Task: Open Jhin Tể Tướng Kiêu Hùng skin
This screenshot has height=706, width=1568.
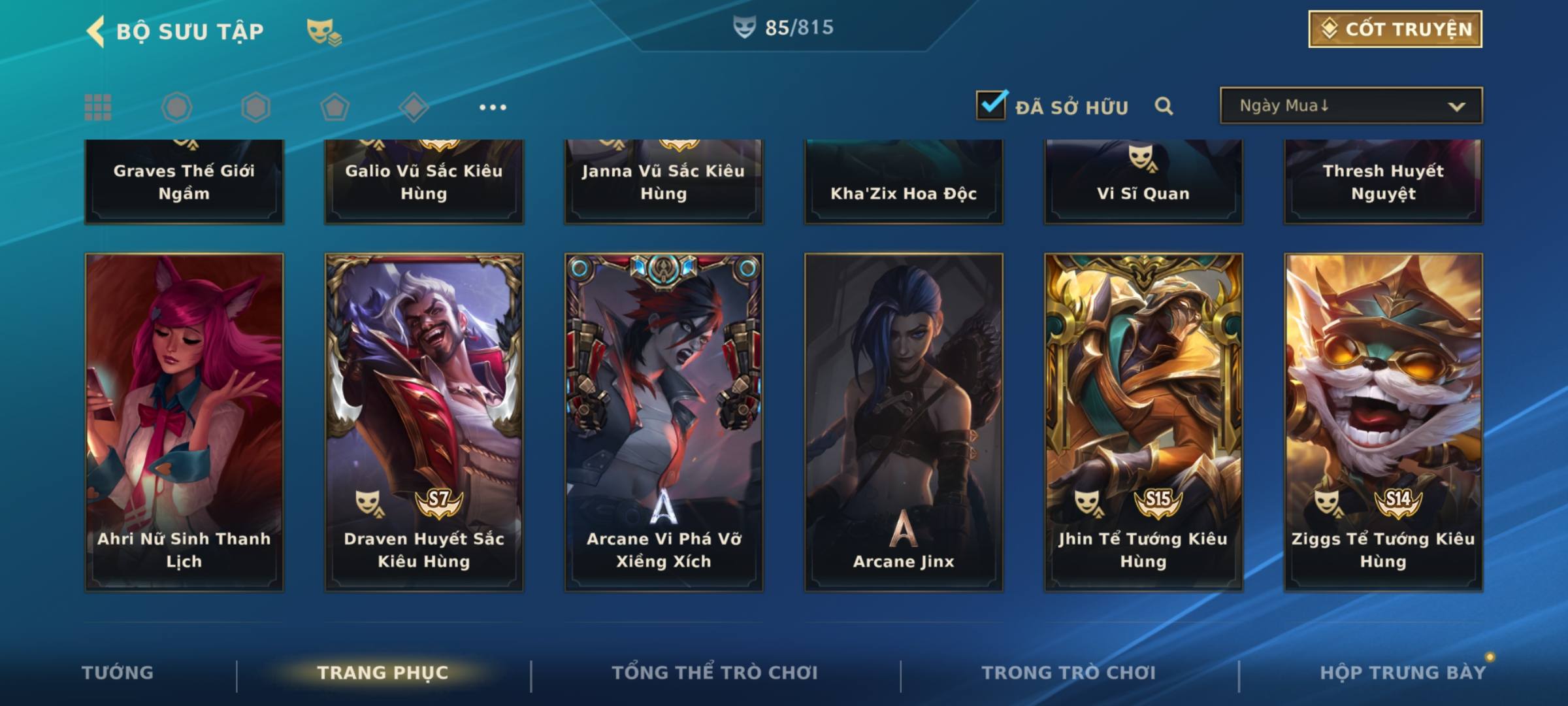Action: [1143, 422]
